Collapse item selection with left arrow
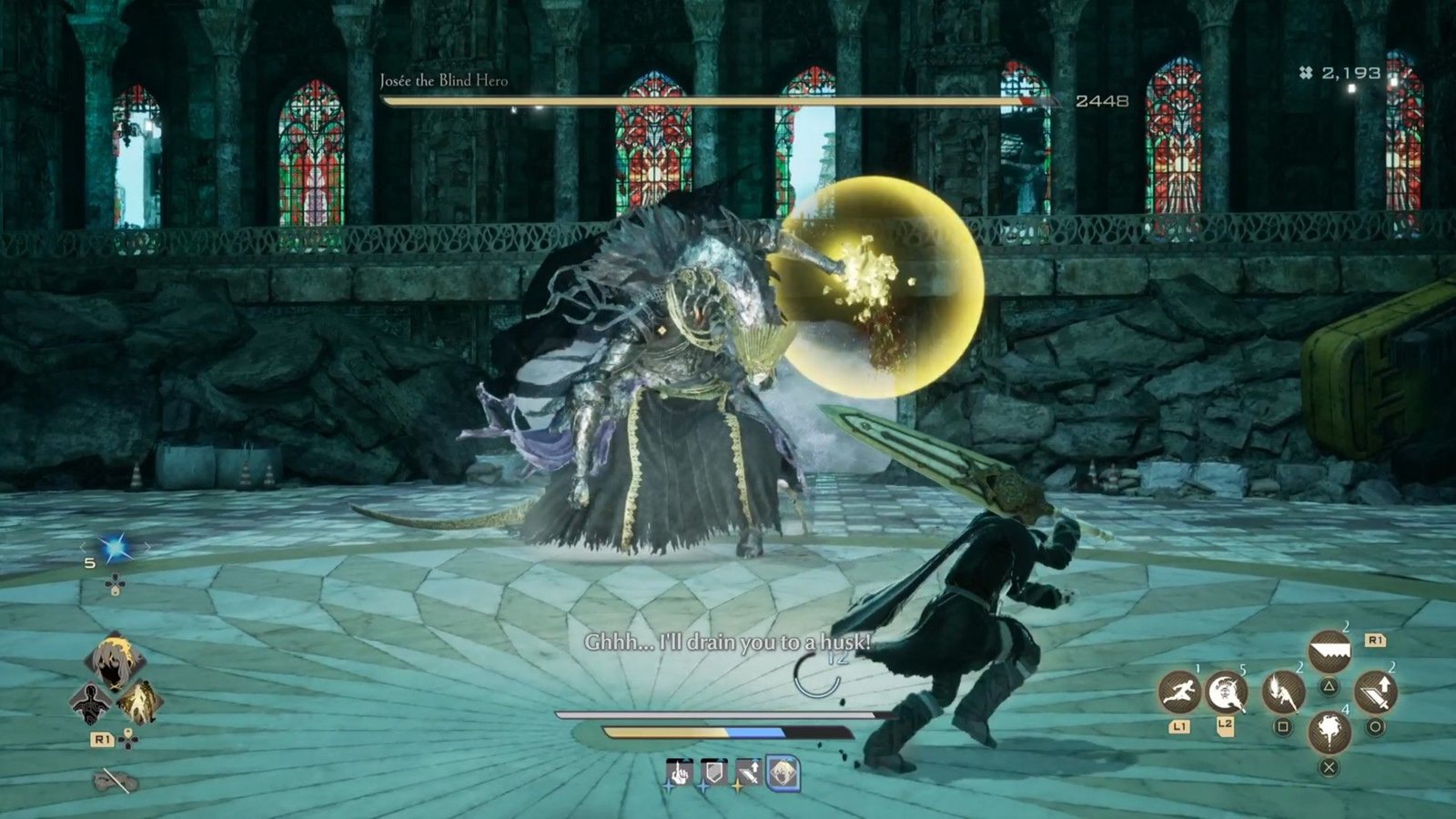Image resolution: width=1456 pixels, height=819 pixels. (84, 546)
